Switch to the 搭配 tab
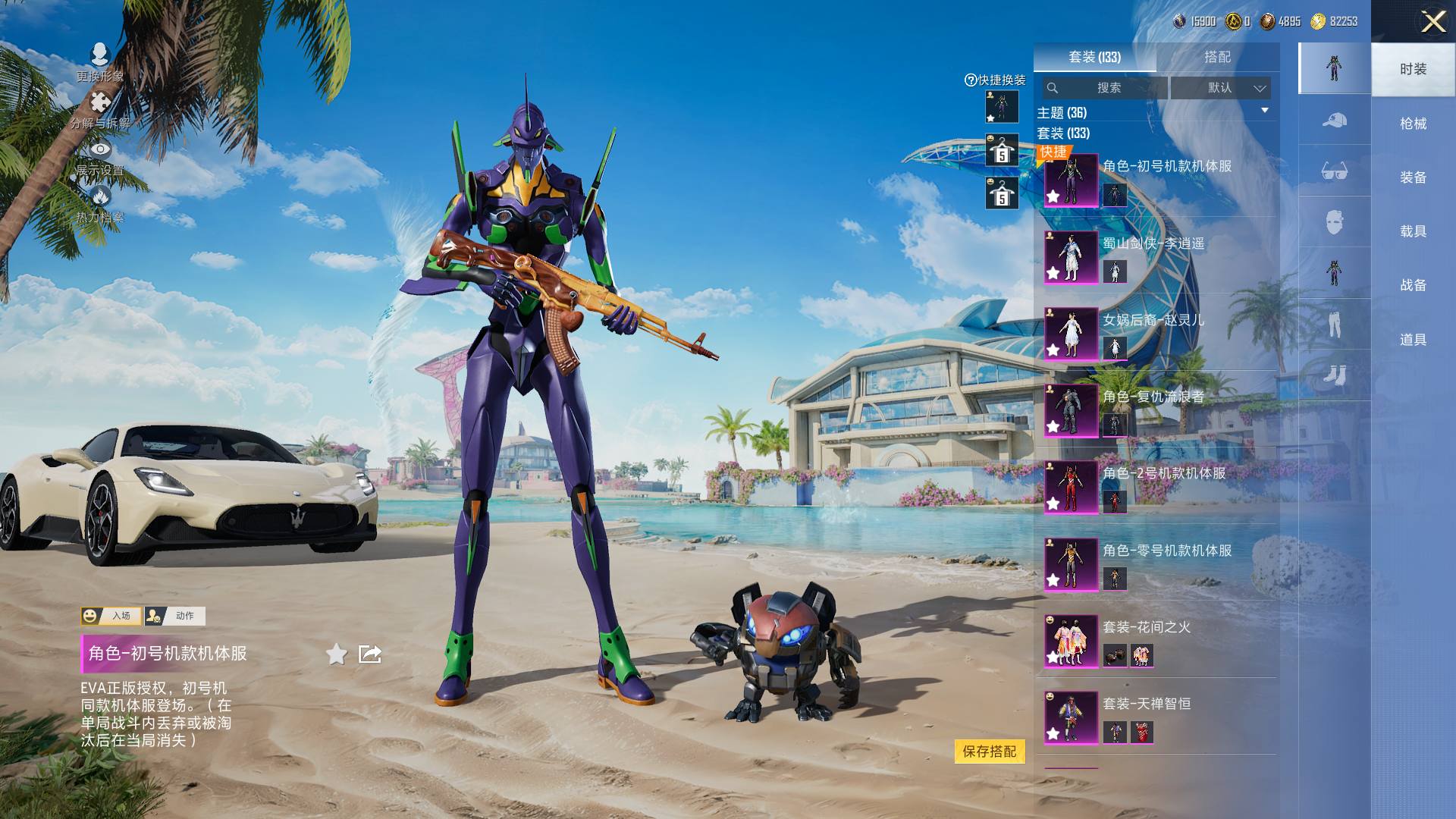 click(x=1217, y=57)
